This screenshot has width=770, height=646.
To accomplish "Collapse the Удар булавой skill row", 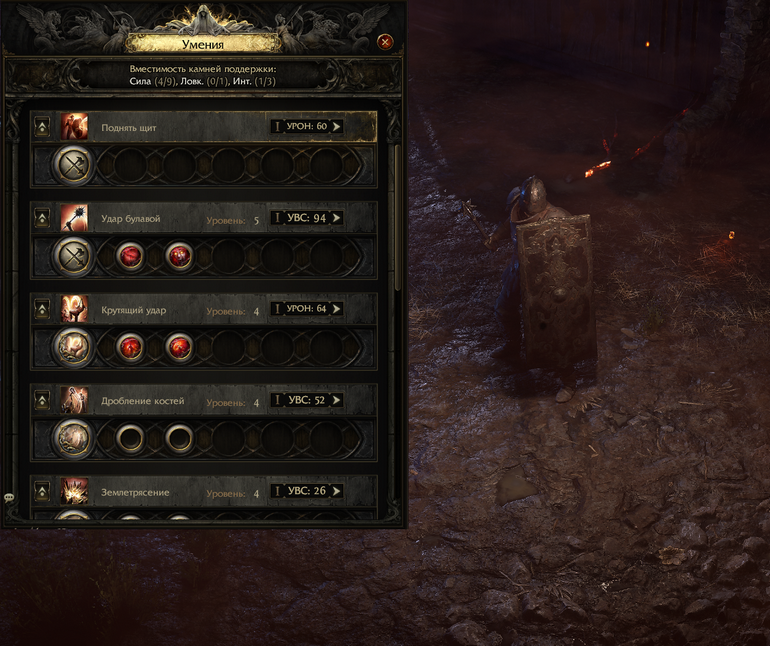I will pos(42,218).
